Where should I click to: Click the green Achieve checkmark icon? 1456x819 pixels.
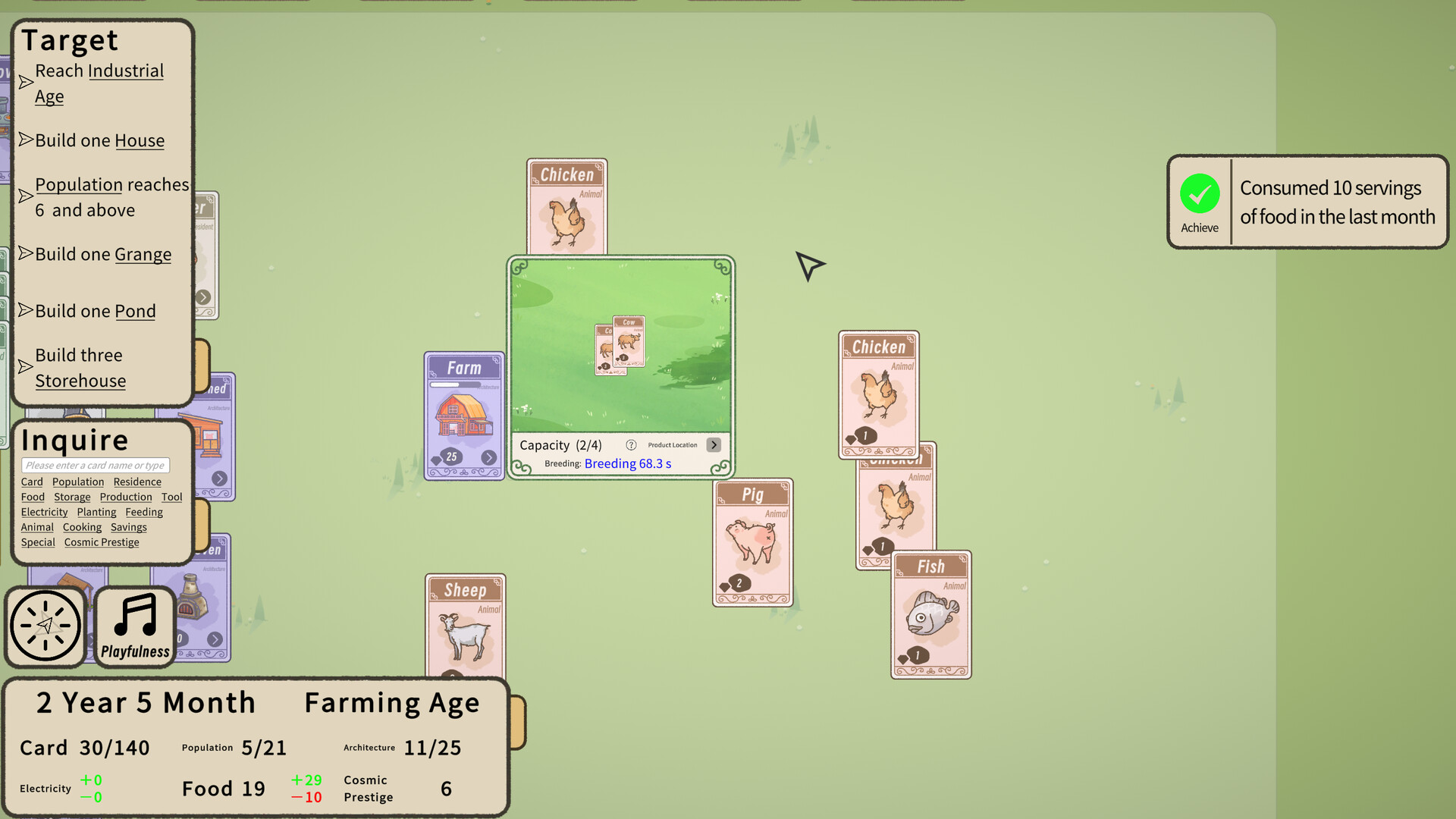pos(1199,193)
